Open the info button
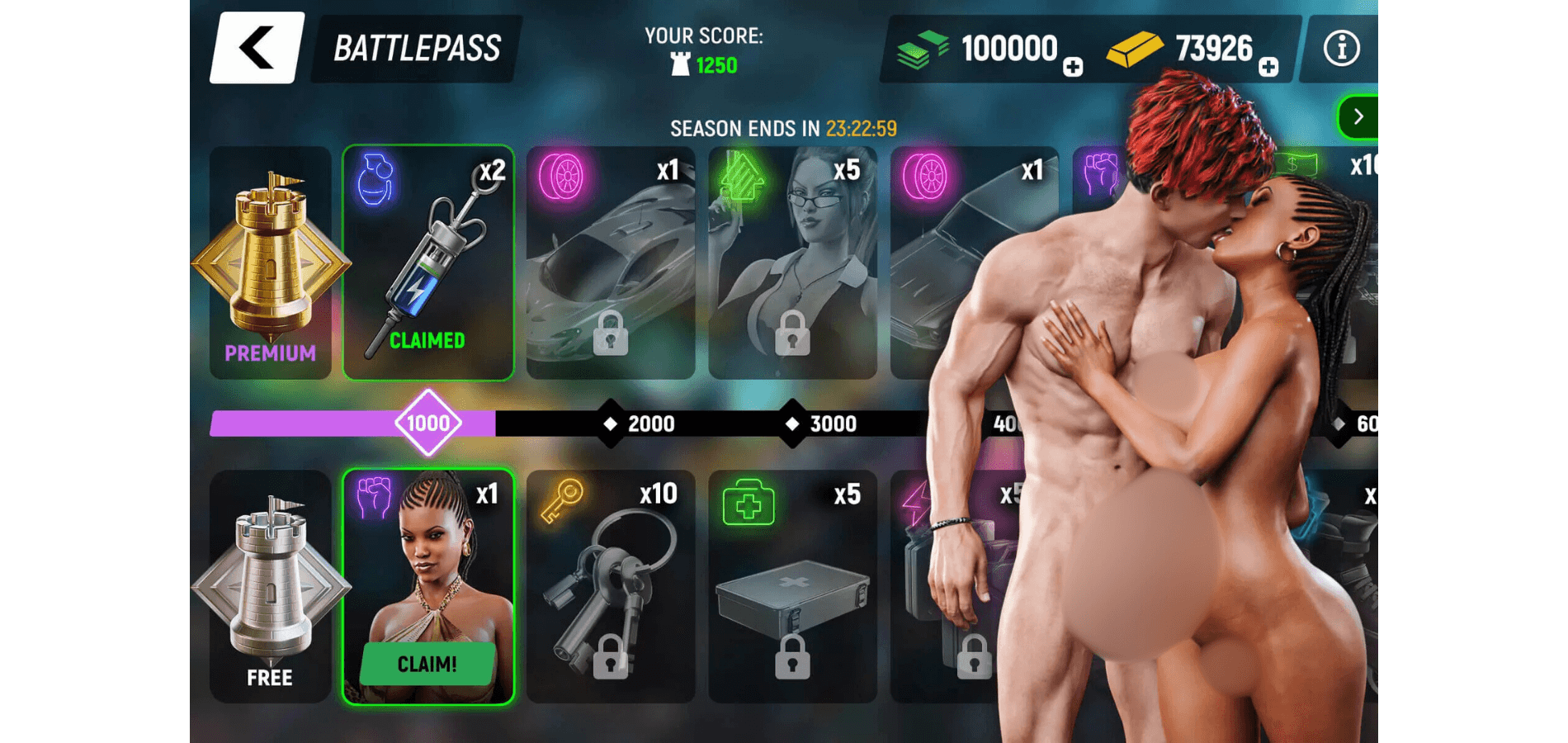Viewport: 1568px width, 743px height. pos(1341,49)
